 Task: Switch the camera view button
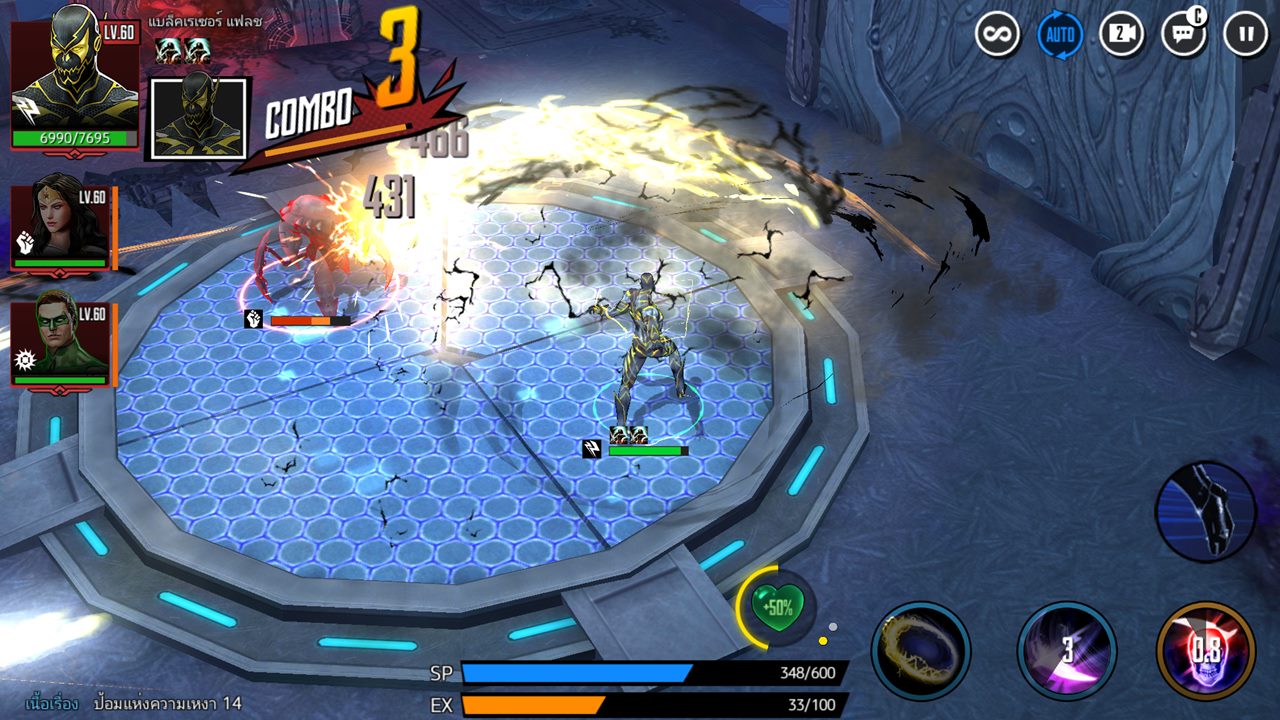coord(1121,35)
